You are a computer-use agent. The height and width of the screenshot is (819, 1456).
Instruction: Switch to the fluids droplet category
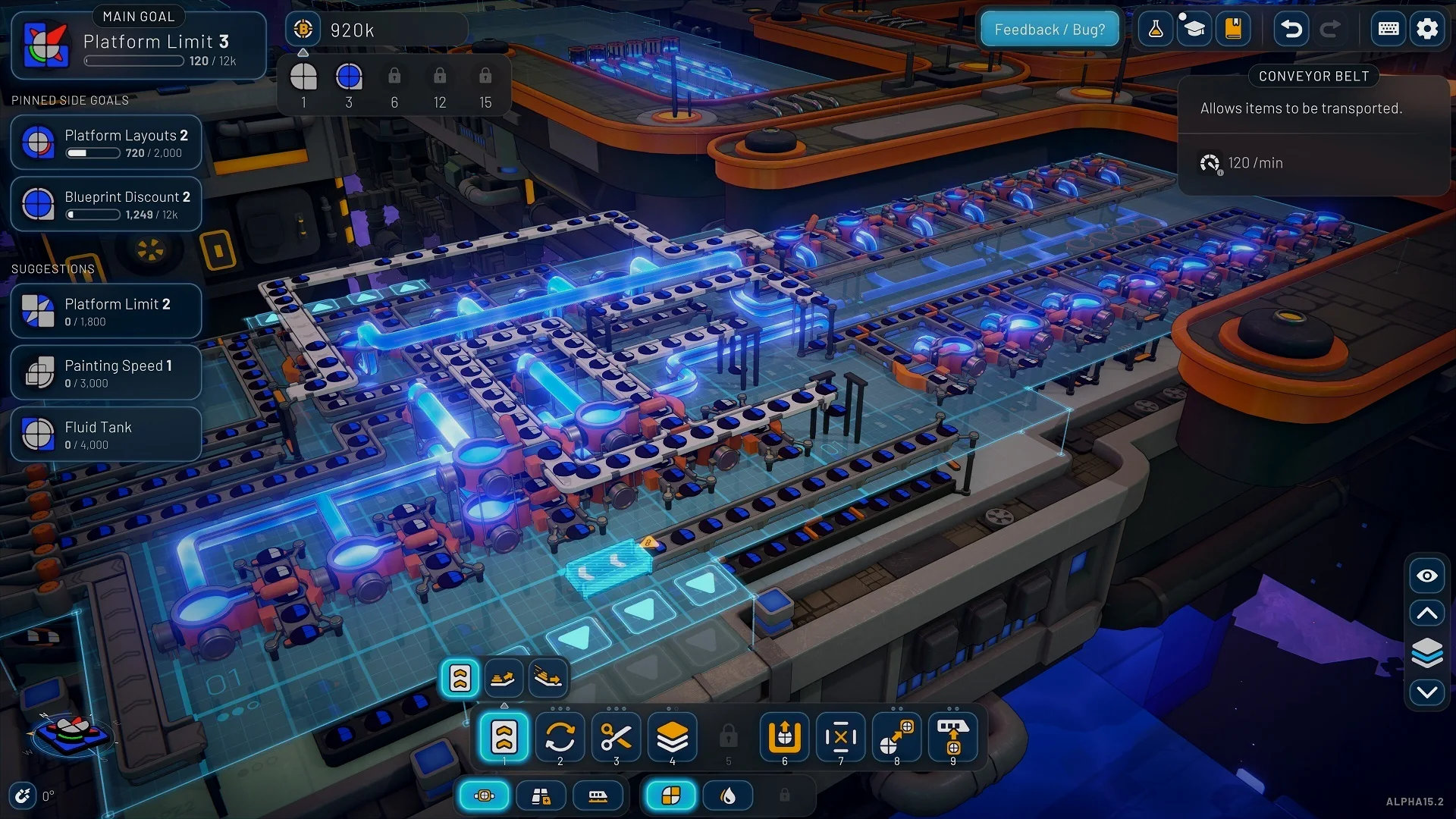coord(728,795)
